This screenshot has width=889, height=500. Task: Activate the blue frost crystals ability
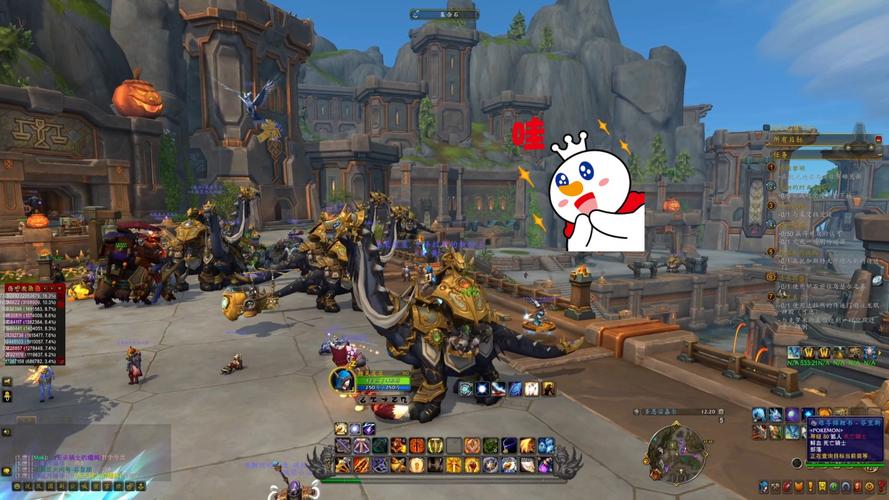(546, 446)
